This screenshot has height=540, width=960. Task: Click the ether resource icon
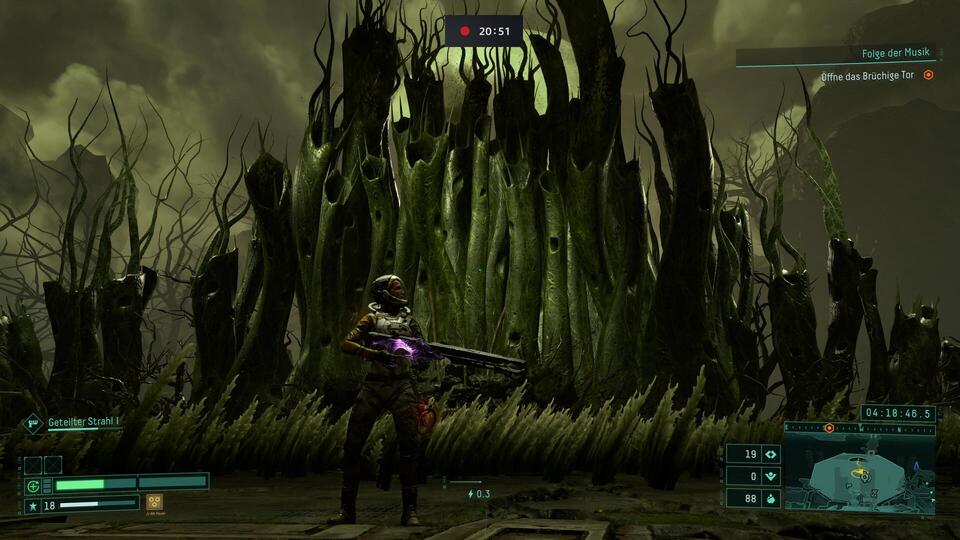770,476
